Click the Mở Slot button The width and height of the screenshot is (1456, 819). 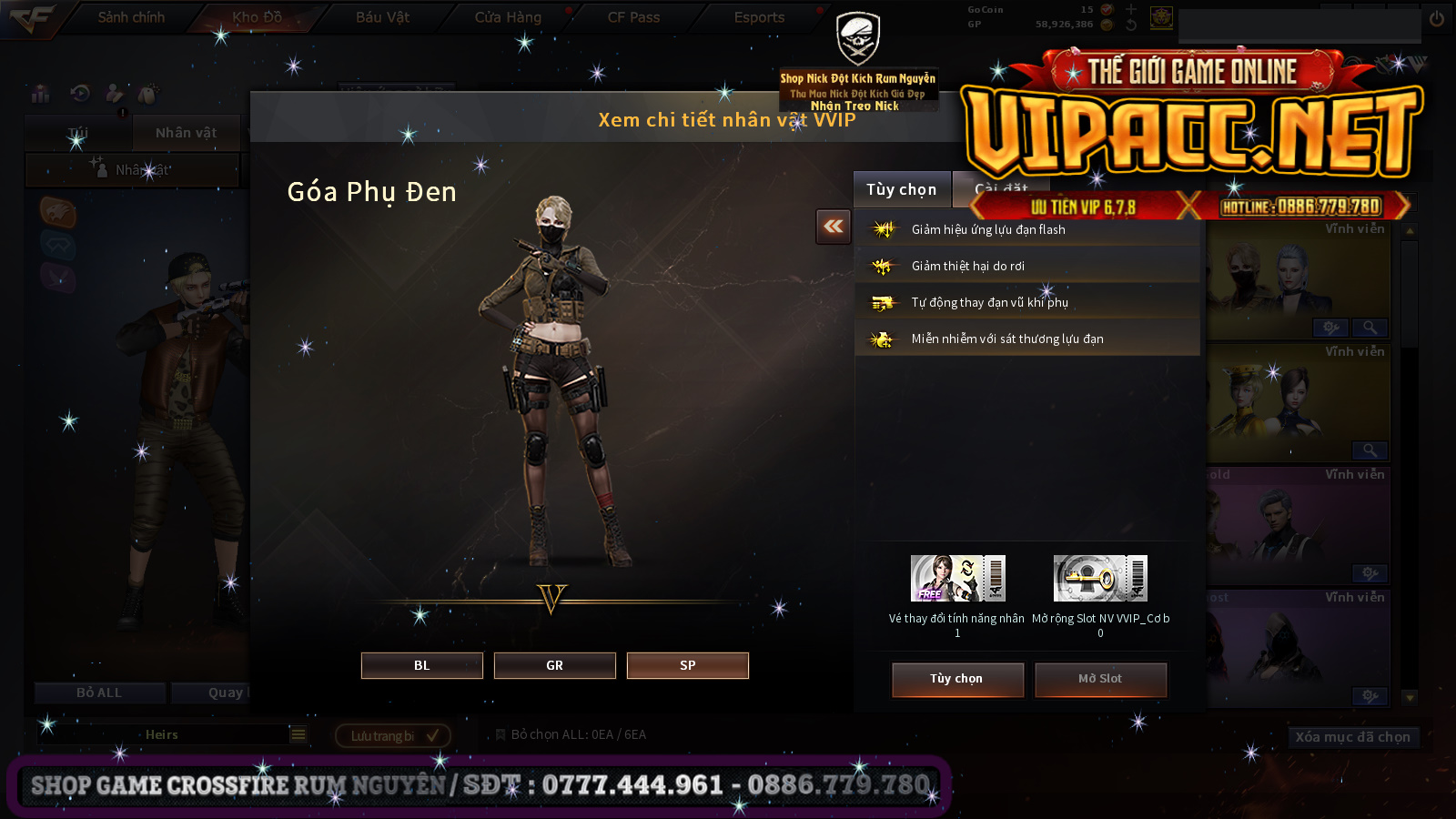(x=1099, y=679)
